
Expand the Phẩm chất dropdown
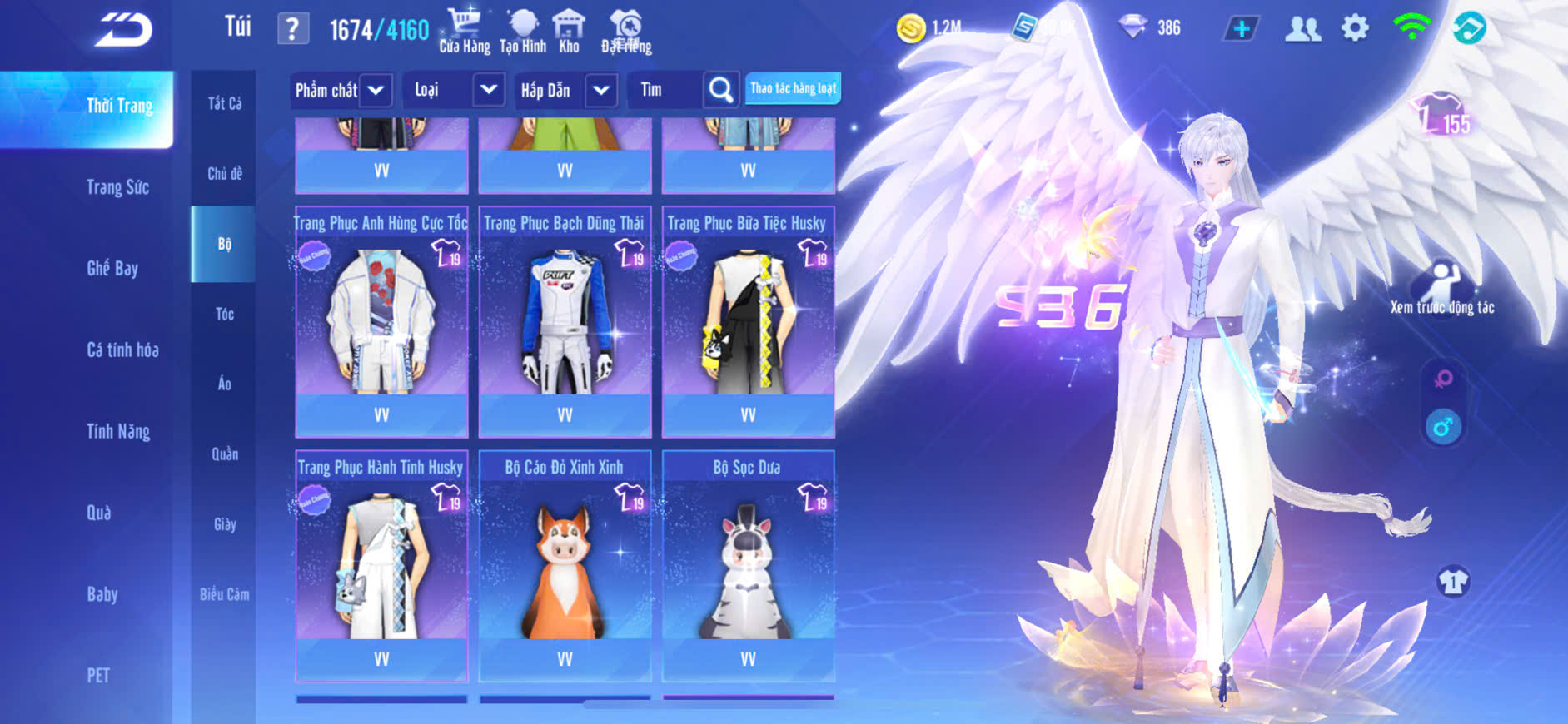pyautogui.click(x=376, y=90)
